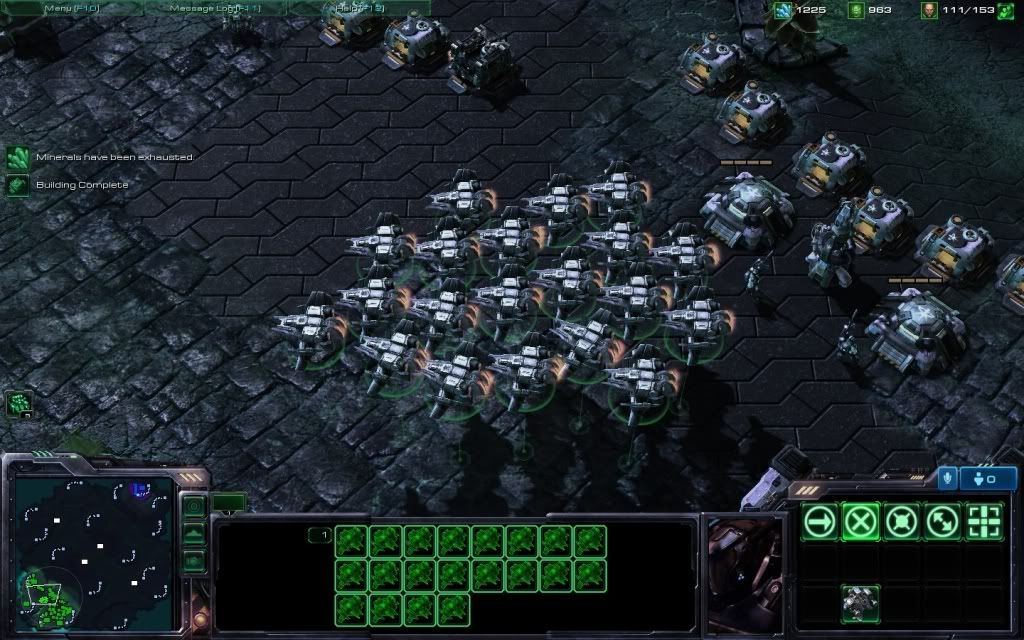Activate the Stop command icon

pos(861,521)
